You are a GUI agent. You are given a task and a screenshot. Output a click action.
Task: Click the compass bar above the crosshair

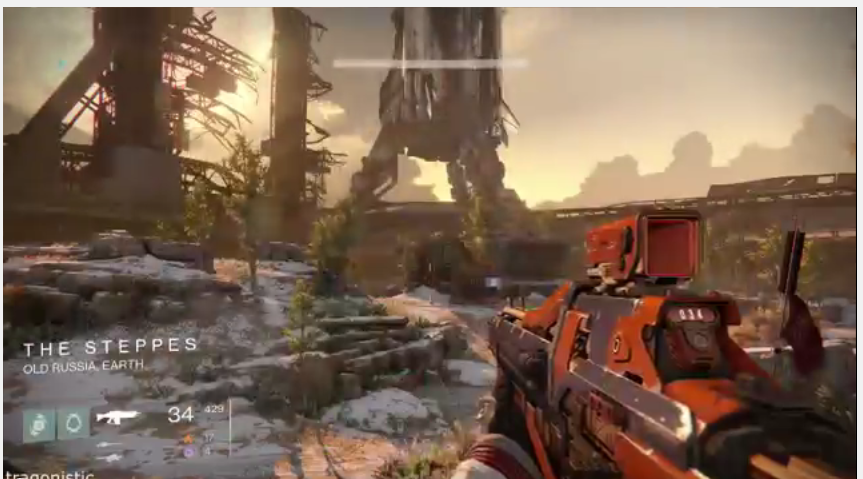[430, 63]
